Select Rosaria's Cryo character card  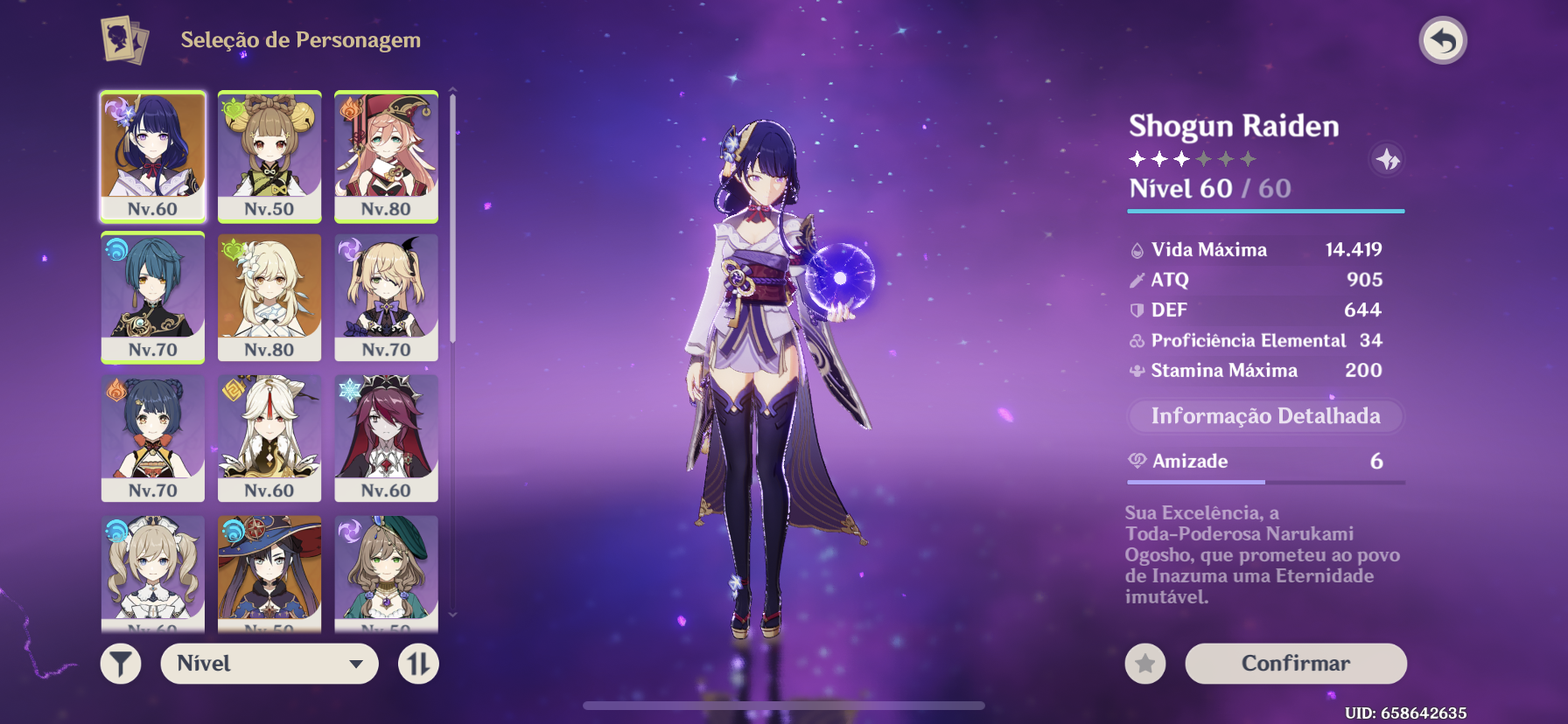pyautogui.click(x=386, y=437)
